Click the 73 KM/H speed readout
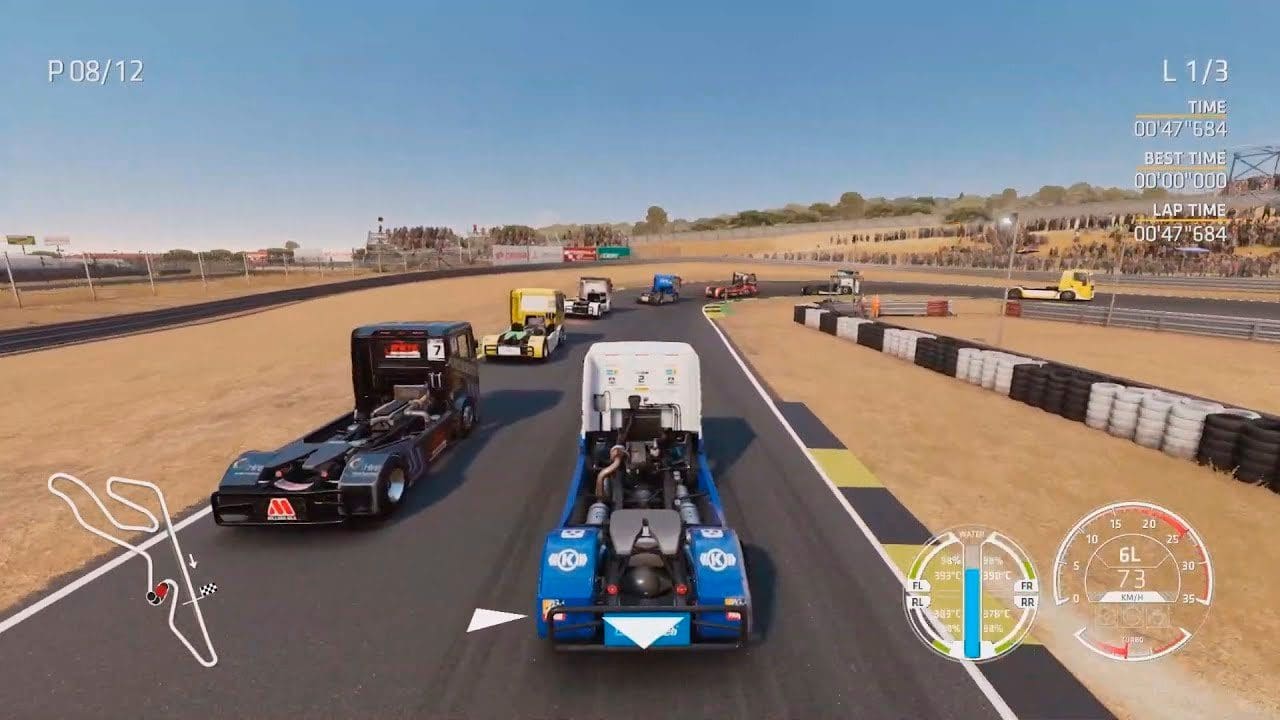1280x720 pixels. (x=1132, y=578)
